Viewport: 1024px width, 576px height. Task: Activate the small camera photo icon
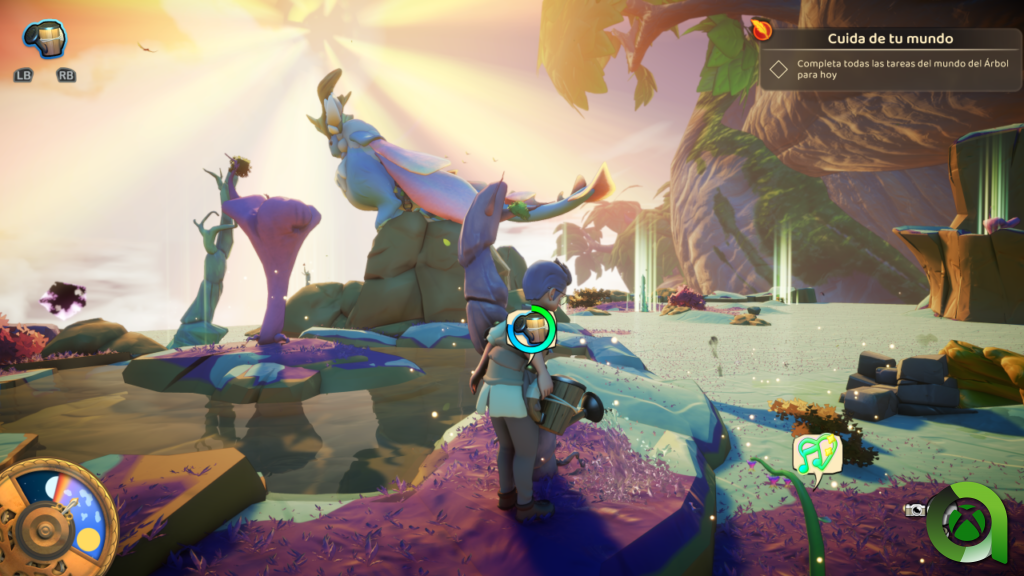coord(914,509)
